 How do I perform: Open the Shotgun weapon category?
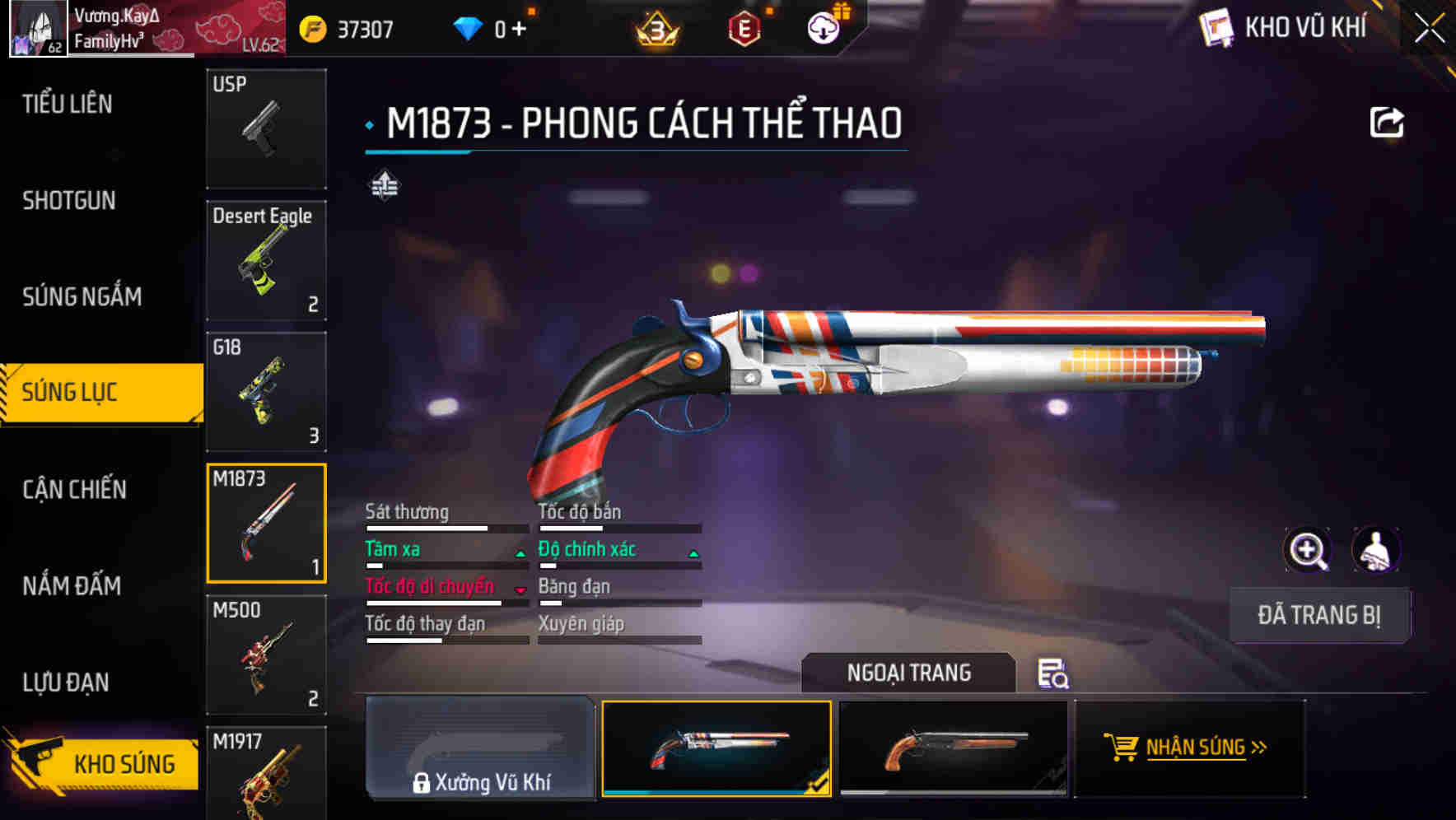tap(69, 200)
